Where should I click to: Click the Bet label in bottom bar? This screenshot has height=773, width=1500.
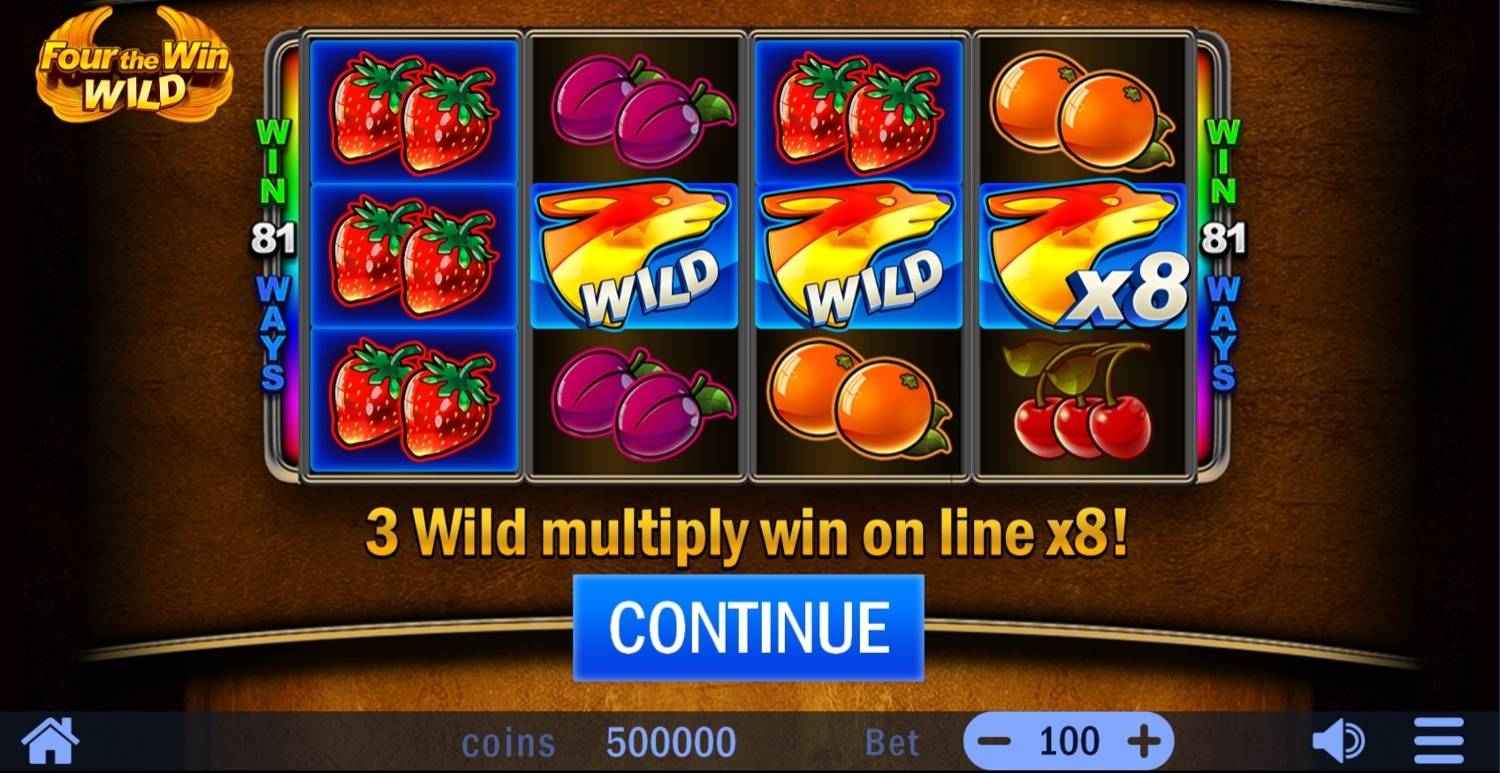(893, 741)
